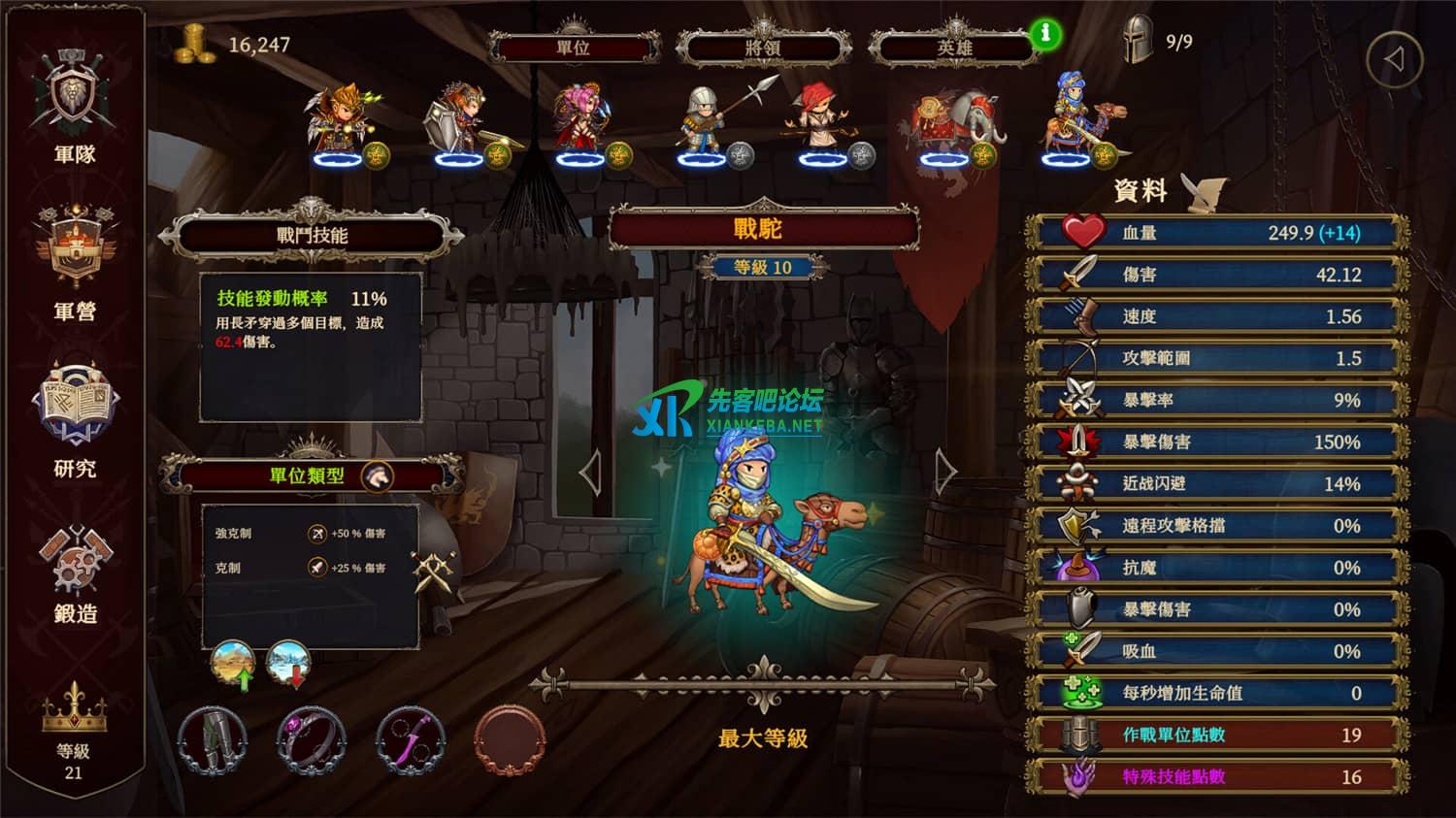Go back with the arrow button

[x=1394, y=60]
